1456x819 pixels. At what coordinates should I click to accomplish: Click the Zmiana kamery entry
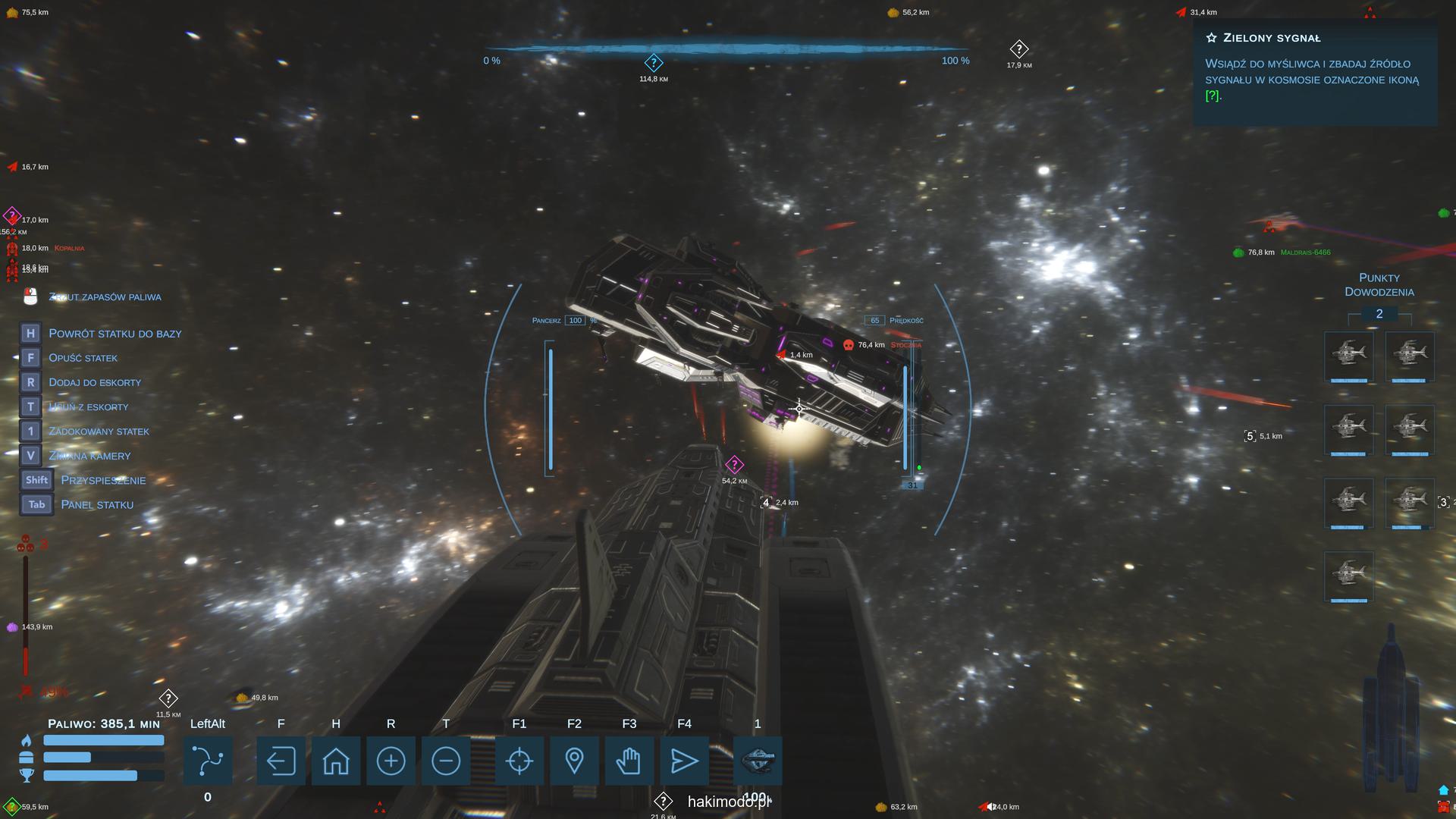[89, 456]
